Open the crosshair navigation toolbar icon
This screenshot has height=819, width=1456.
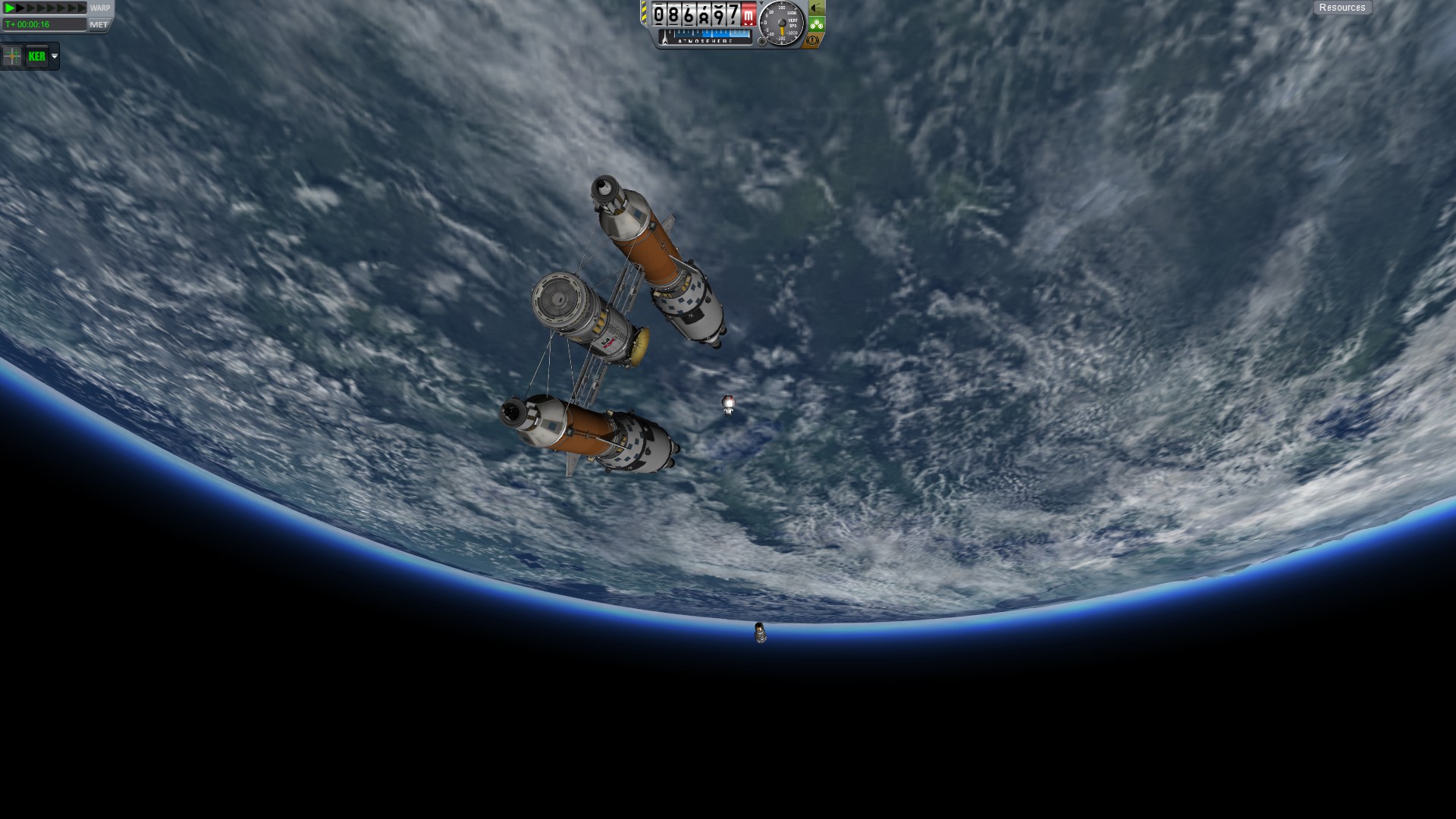pyautogui.click(x=12, y=56)
